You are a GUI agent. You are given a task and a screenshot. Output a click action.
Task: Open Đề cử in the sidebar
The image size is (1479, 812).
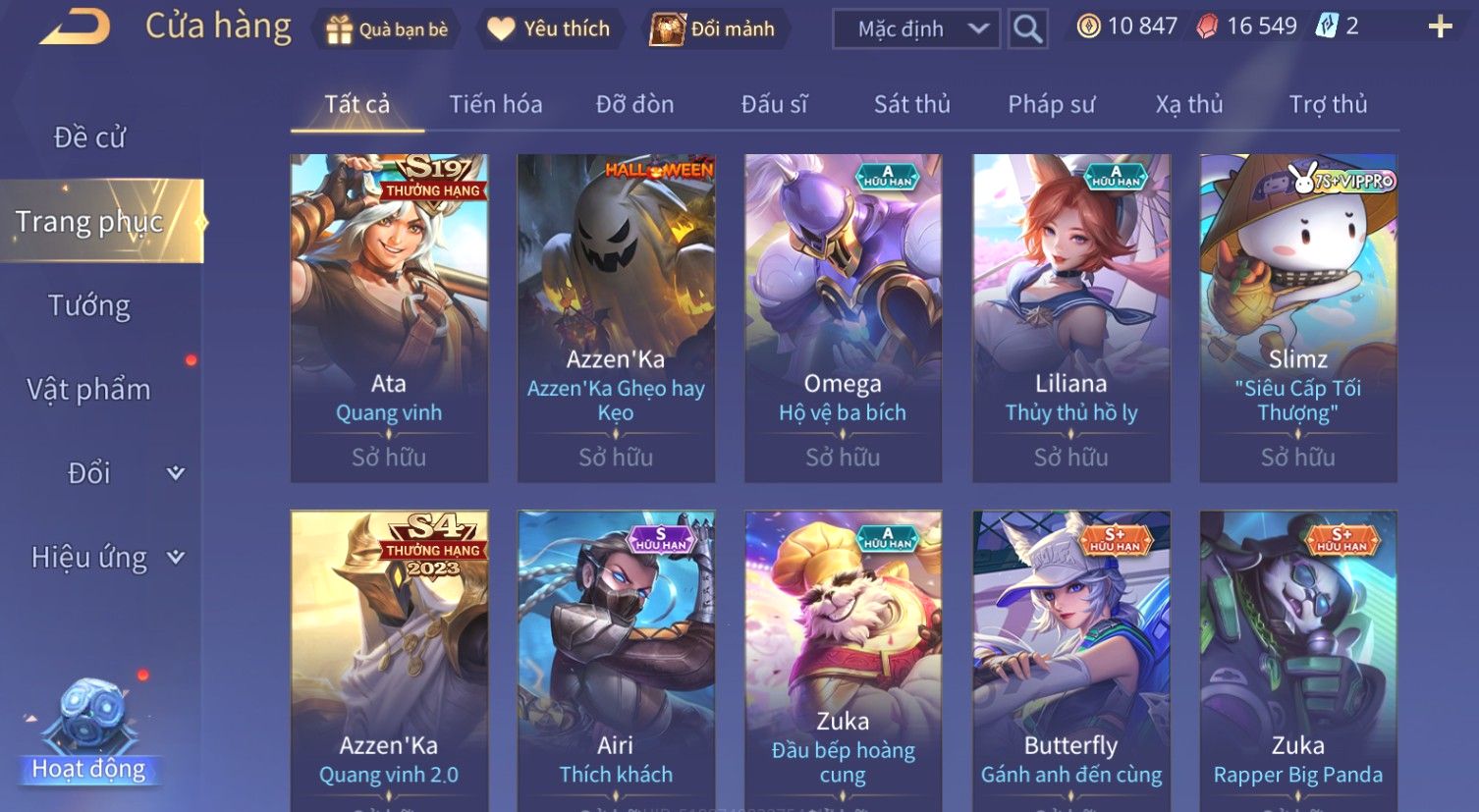pyautogui.click(x=89, y=137)
